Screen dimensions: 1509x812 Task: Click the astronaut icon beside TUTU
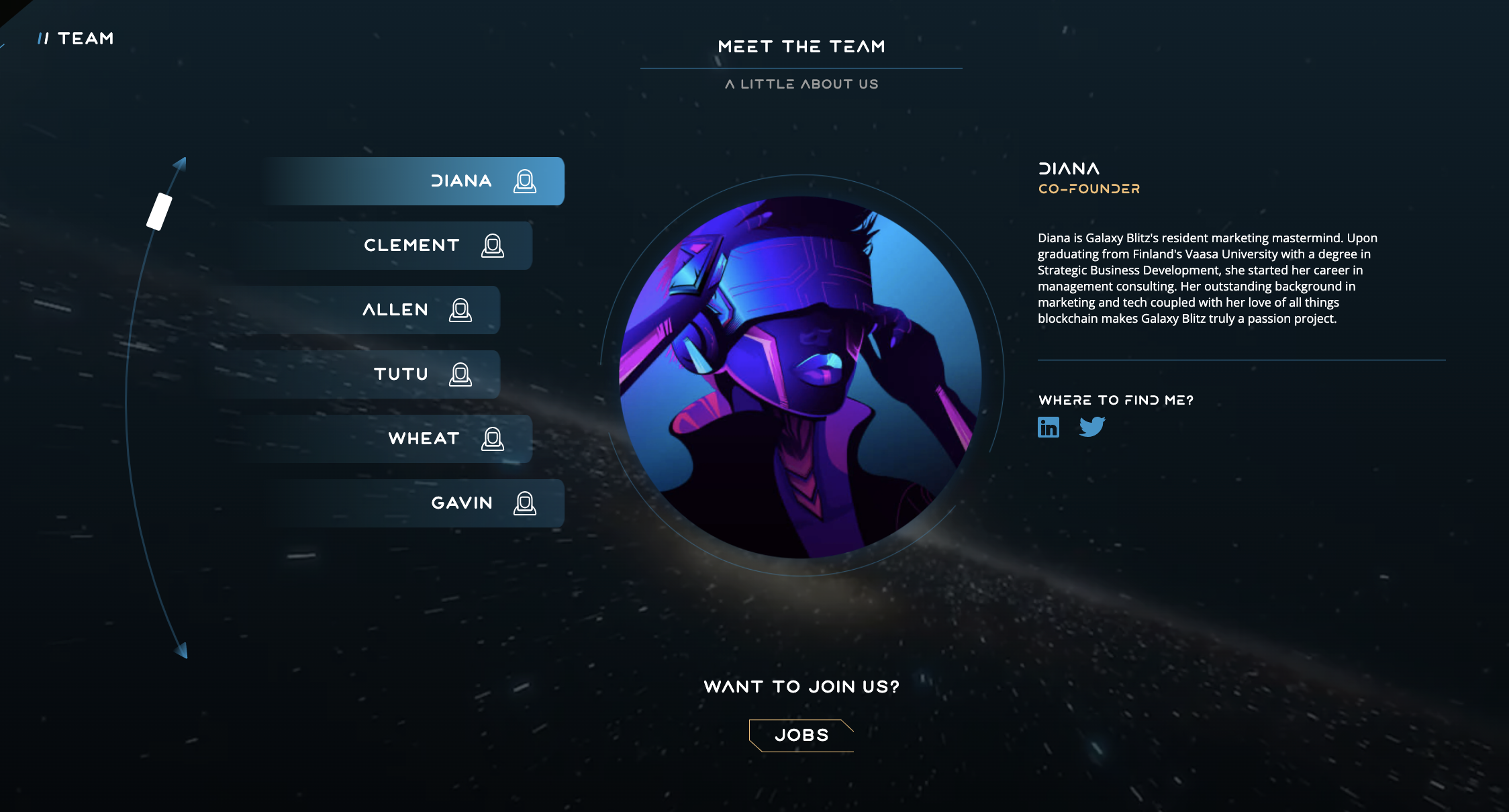tap(460, 374)
